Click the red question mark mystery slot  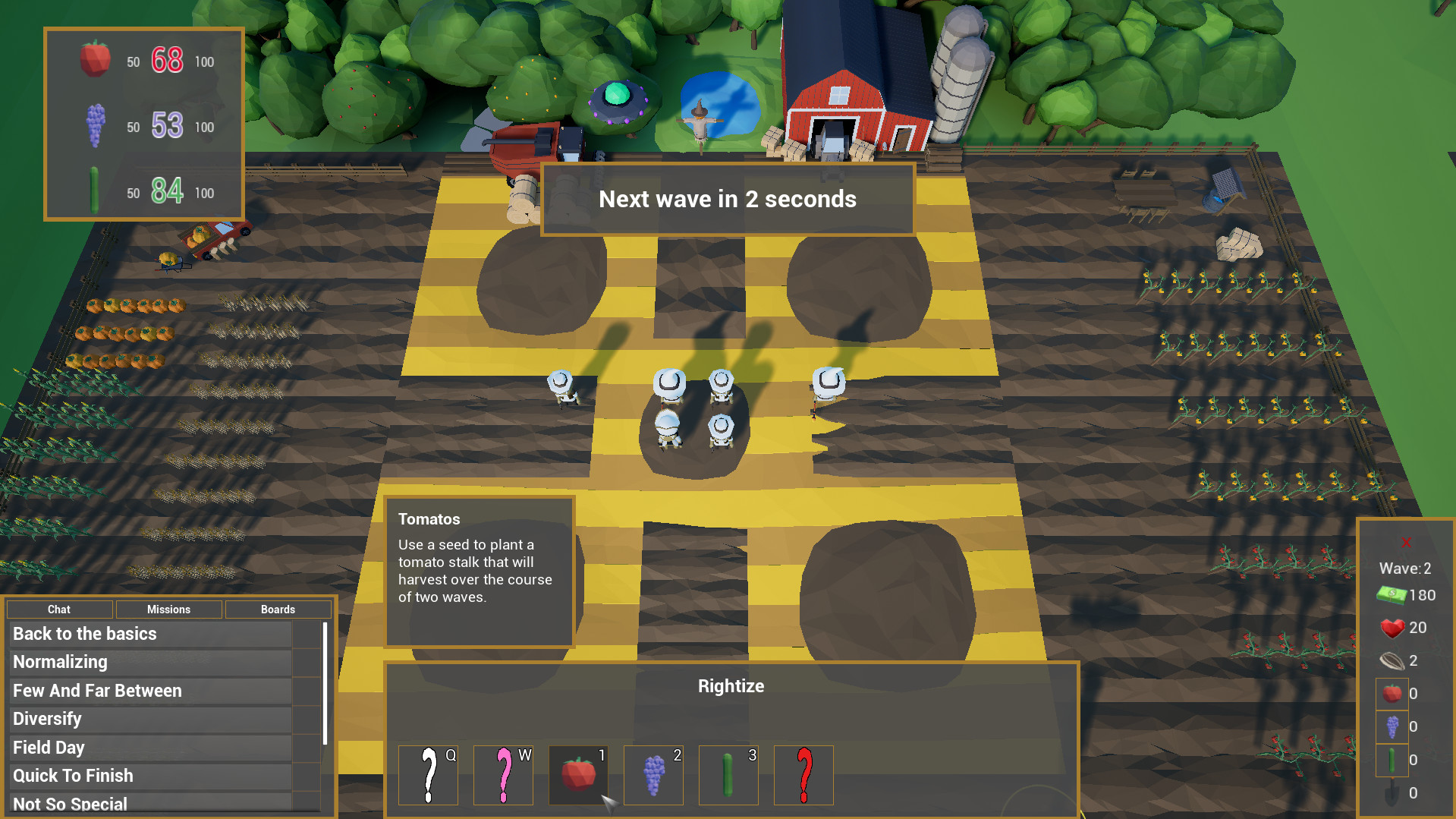803,774
